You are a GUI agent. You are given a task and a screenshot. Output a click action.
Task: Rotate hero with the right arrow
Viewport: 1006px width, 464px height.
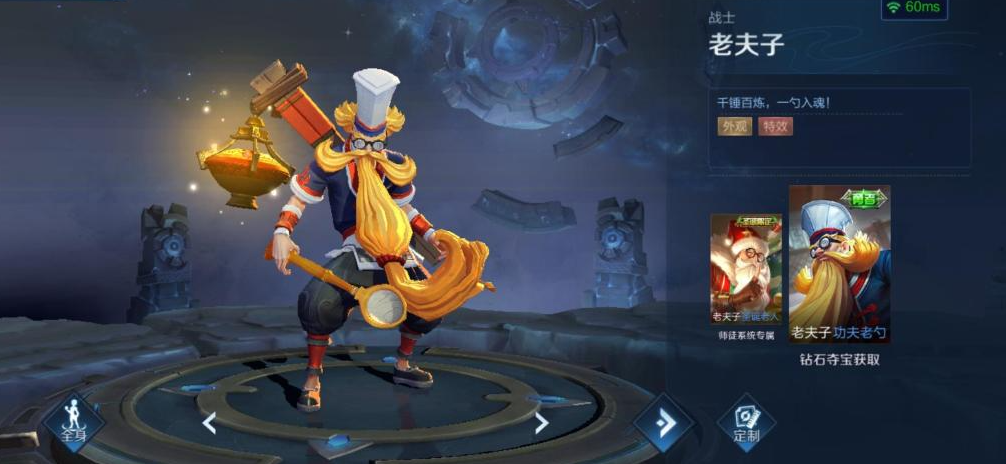541,423
